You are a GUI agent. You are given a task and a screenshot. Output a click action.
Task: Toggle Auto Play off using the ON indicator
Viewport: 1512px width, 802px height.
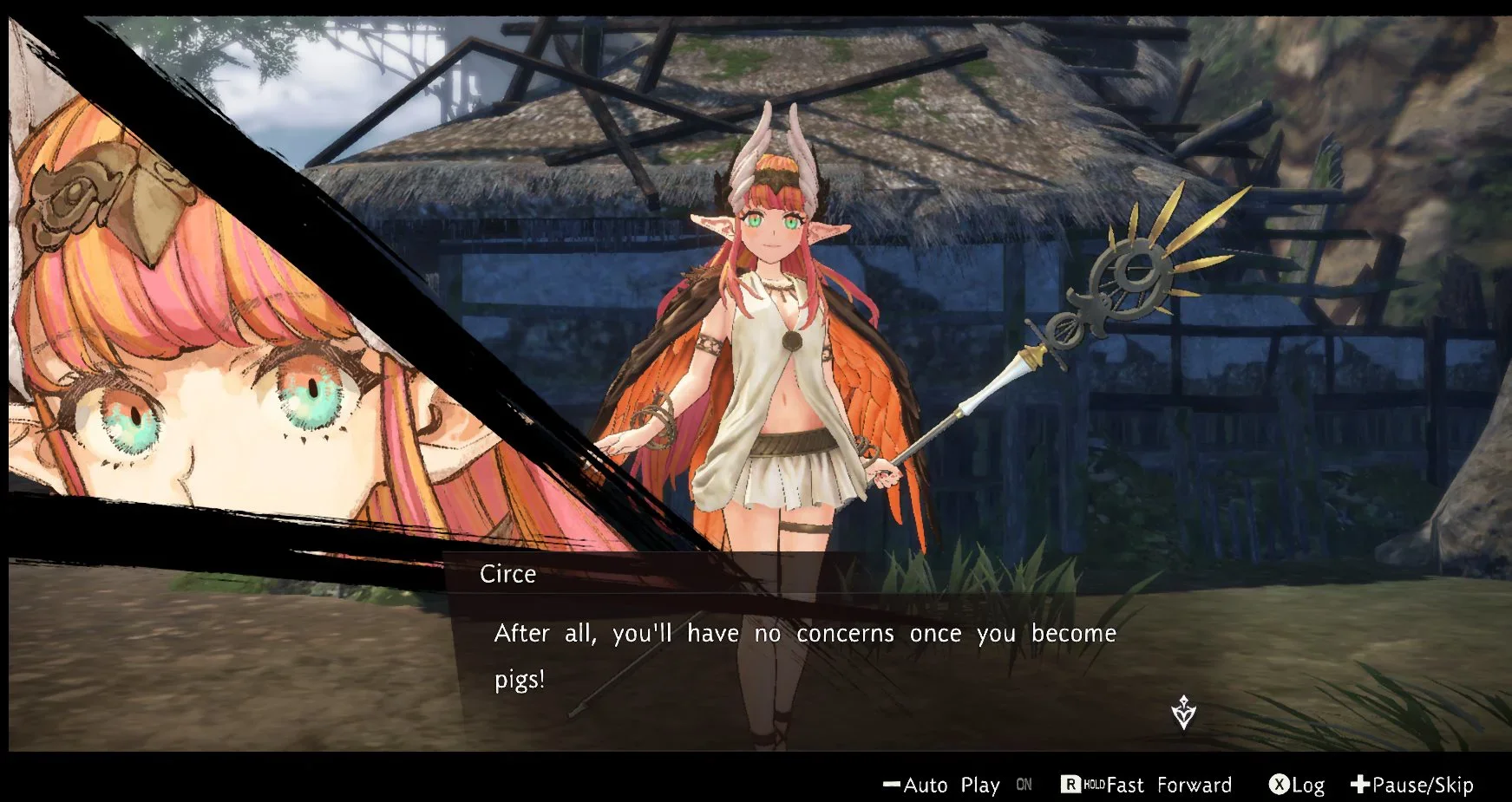pos(1024,786)
